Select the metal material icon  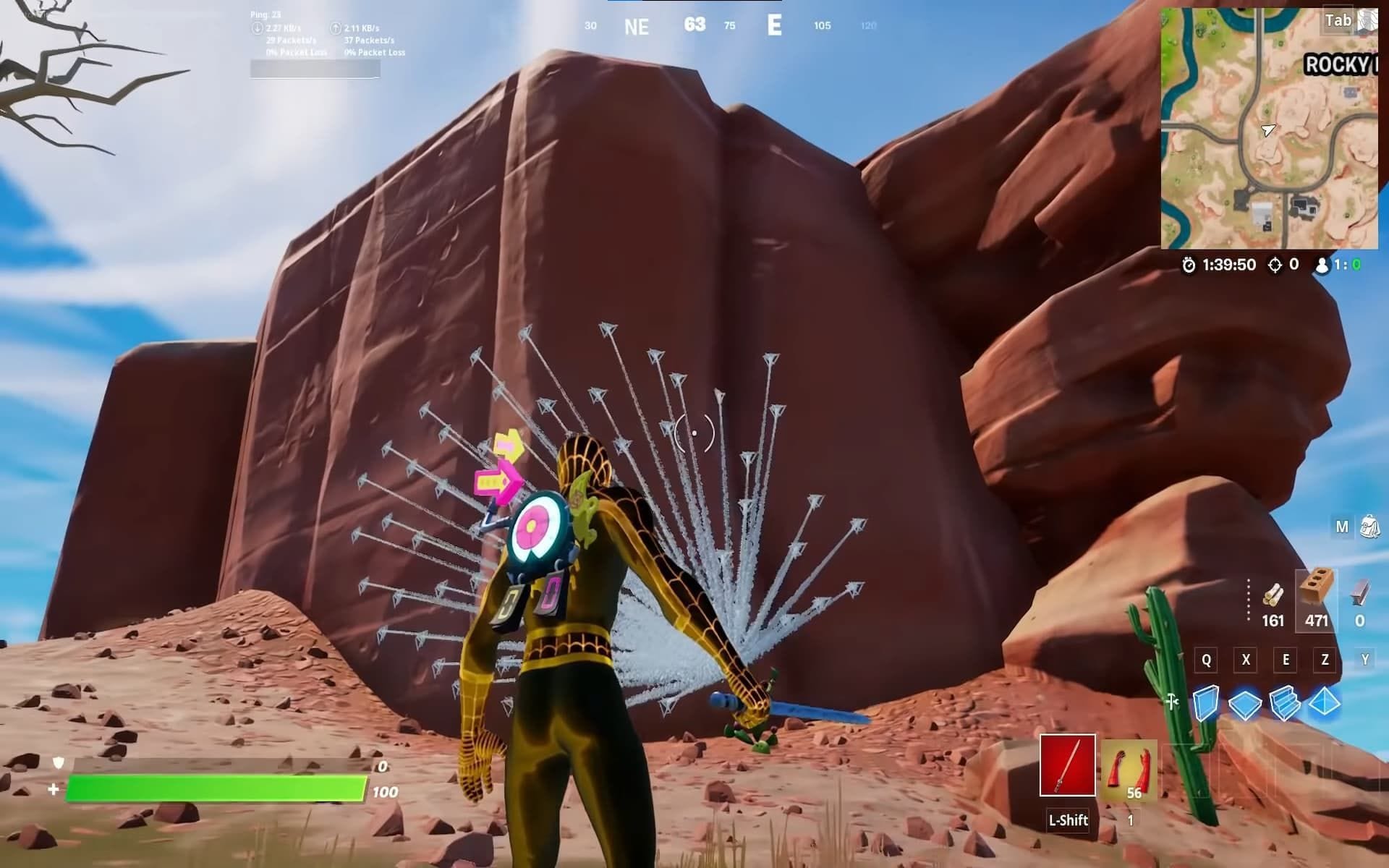(1360, 597)
